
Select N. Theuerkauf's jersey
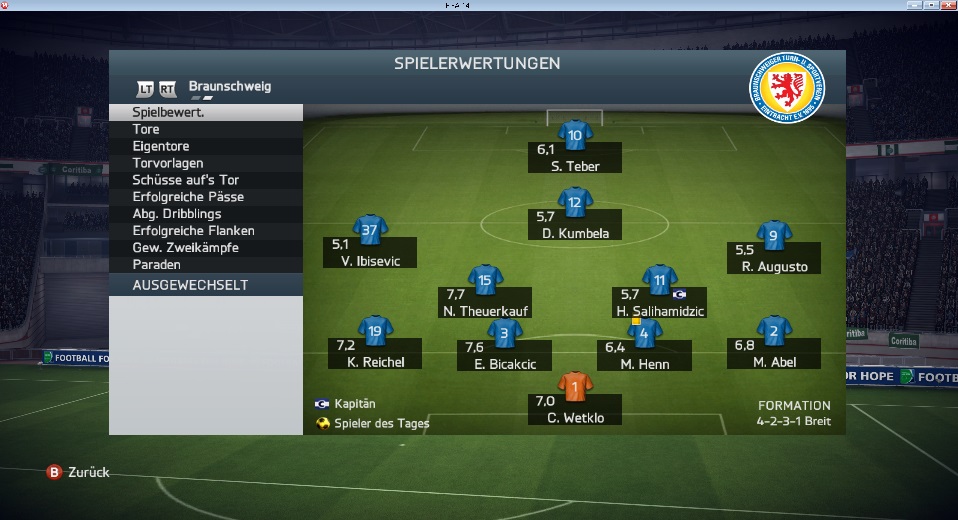pyautogui.click(x=485, y=281)
